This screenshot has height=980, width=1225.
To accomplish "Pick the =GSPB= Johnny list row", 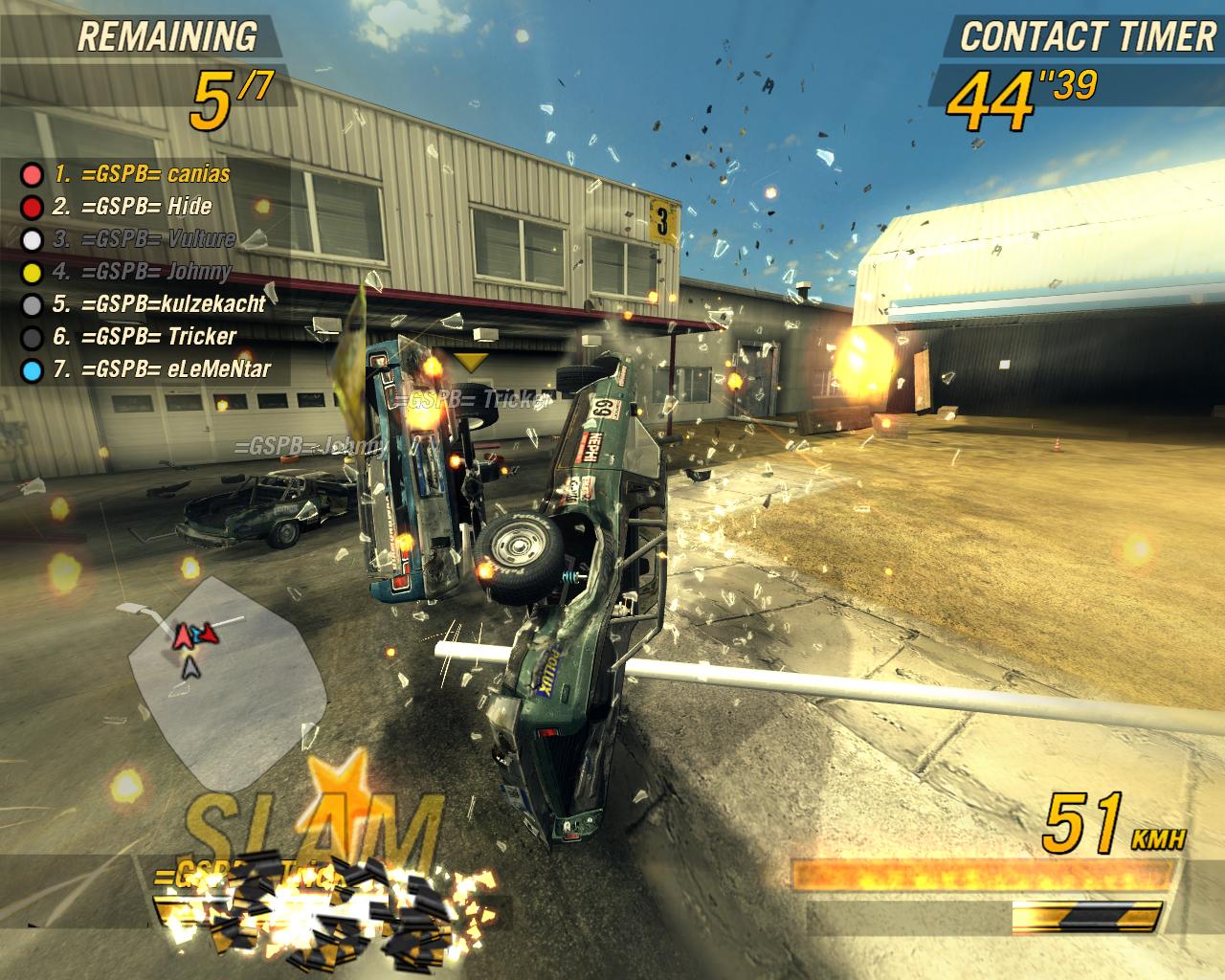I will pos(142,272).
